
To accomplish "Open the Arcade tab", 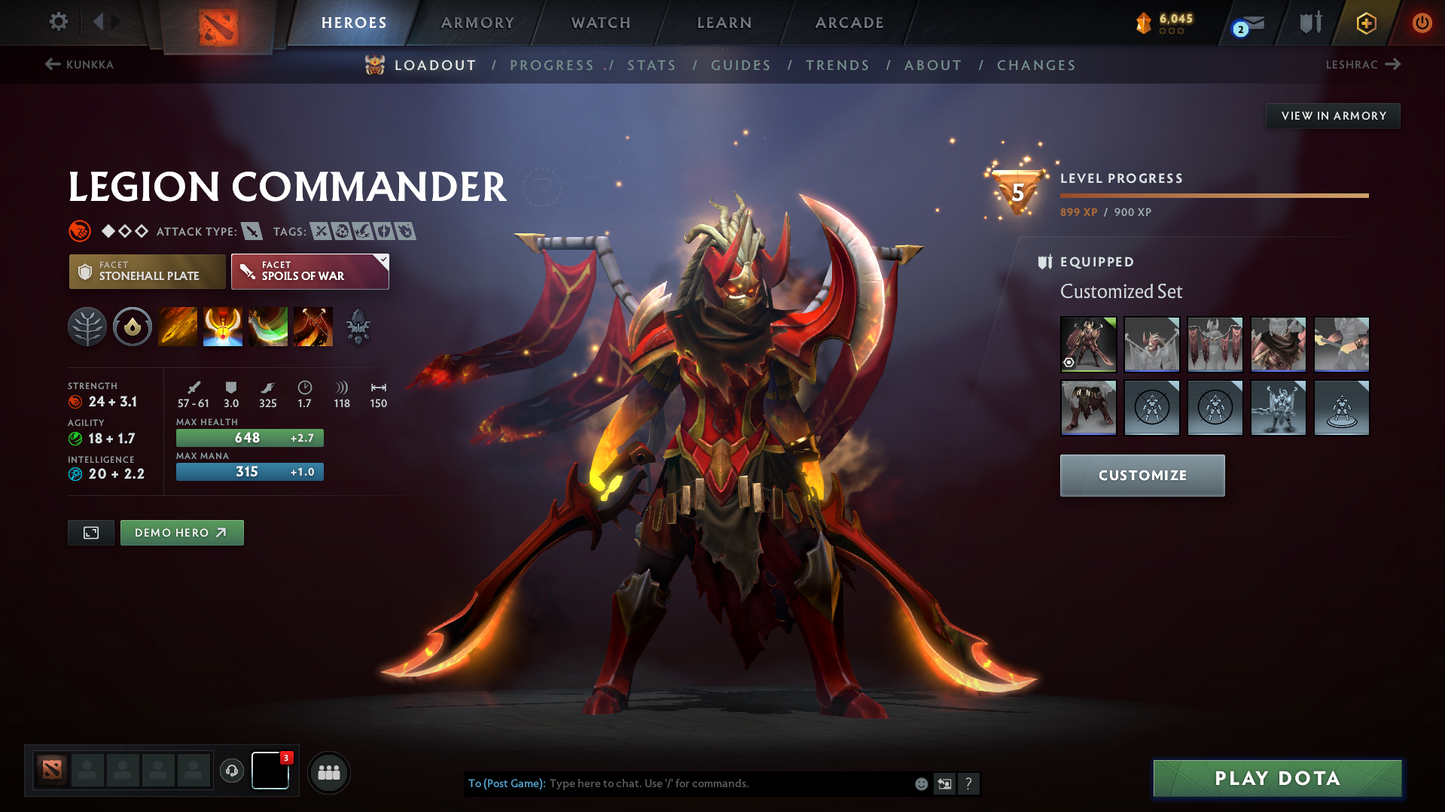I will (849, 23).
